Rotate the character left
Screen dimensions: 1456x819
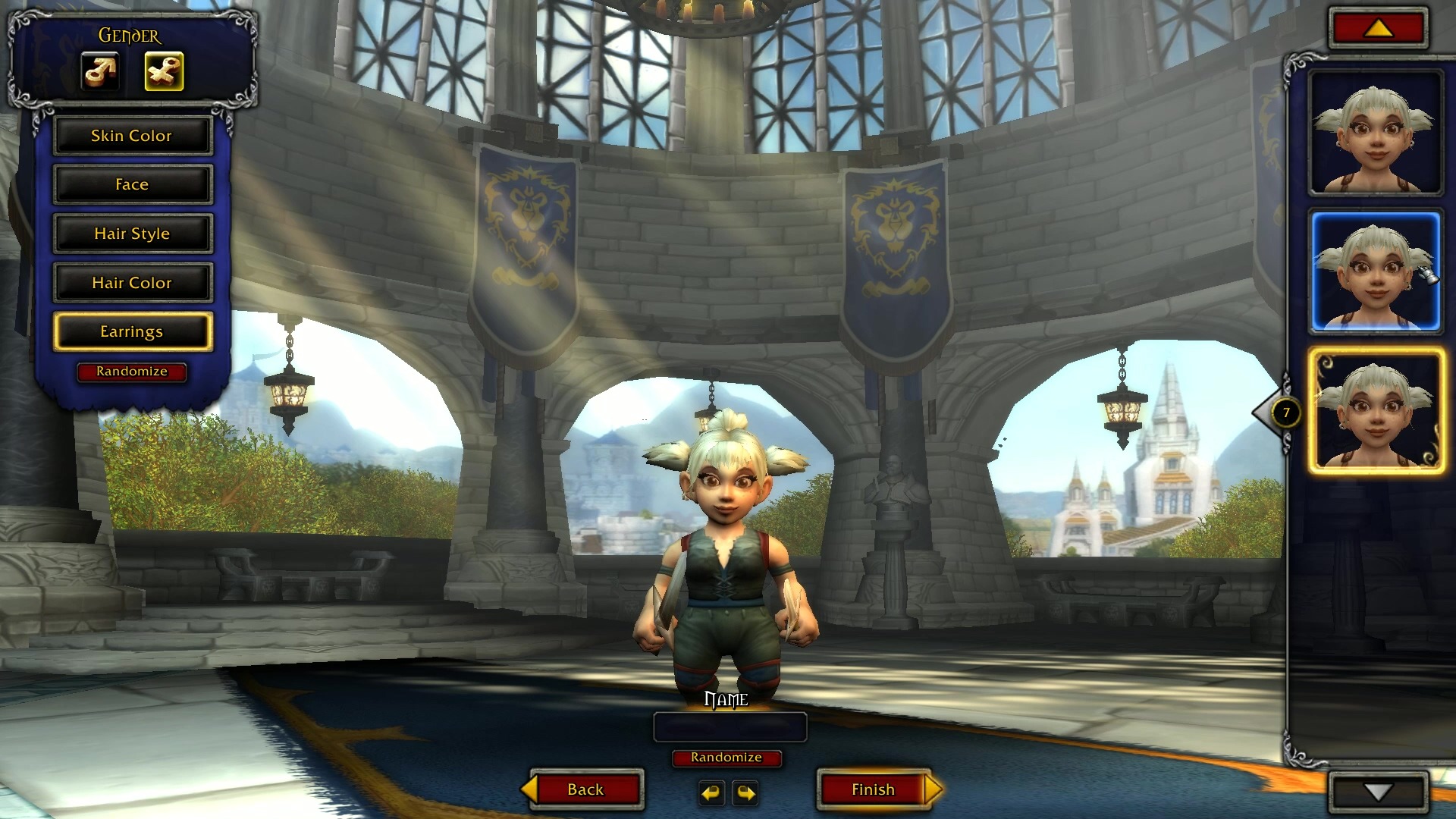point(711,793)
